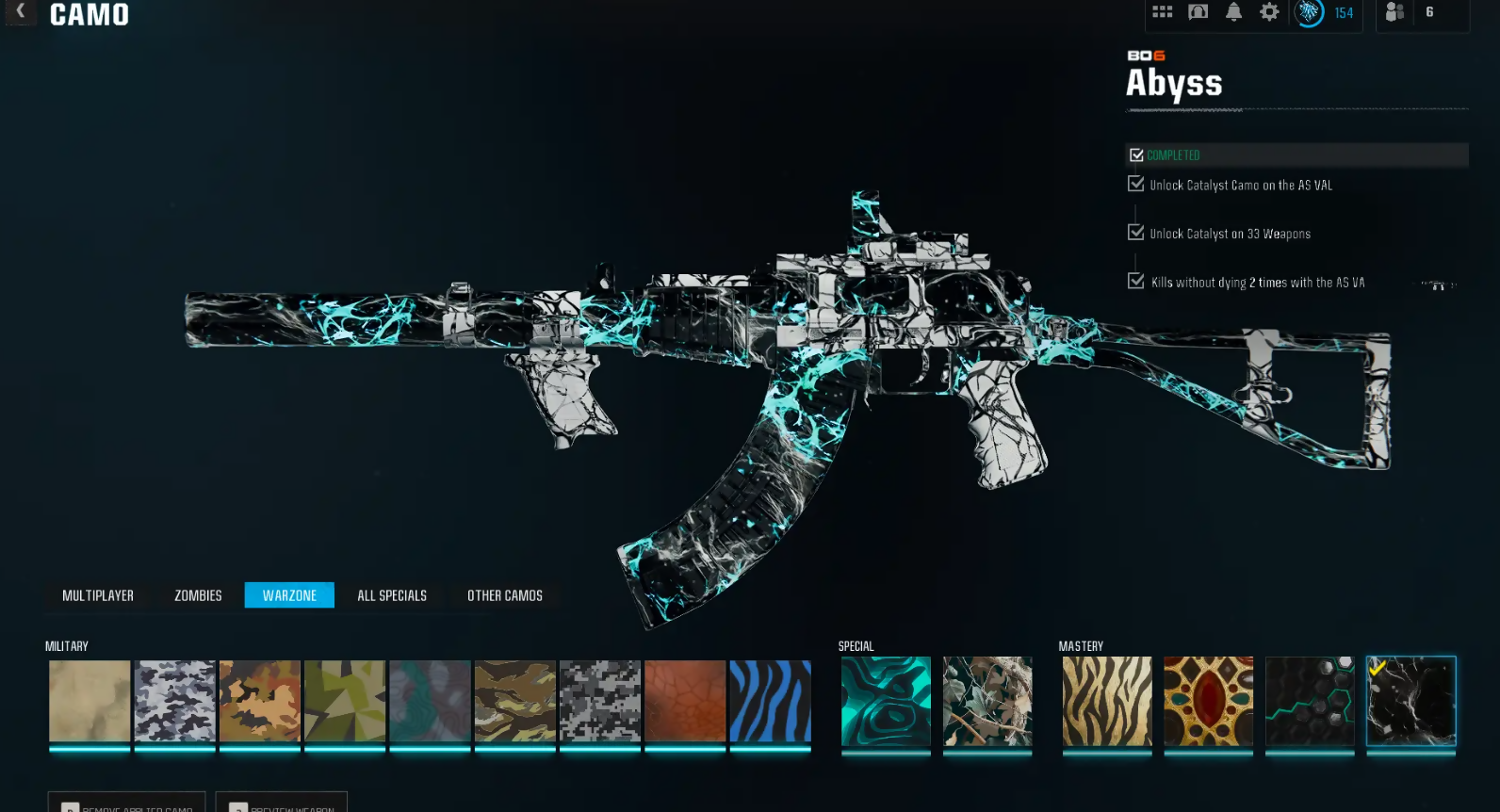The width and height of the screenshot is (1500, 812).
Task: Choose the orange cracked military camo
Action: click(x=685, y=701)
